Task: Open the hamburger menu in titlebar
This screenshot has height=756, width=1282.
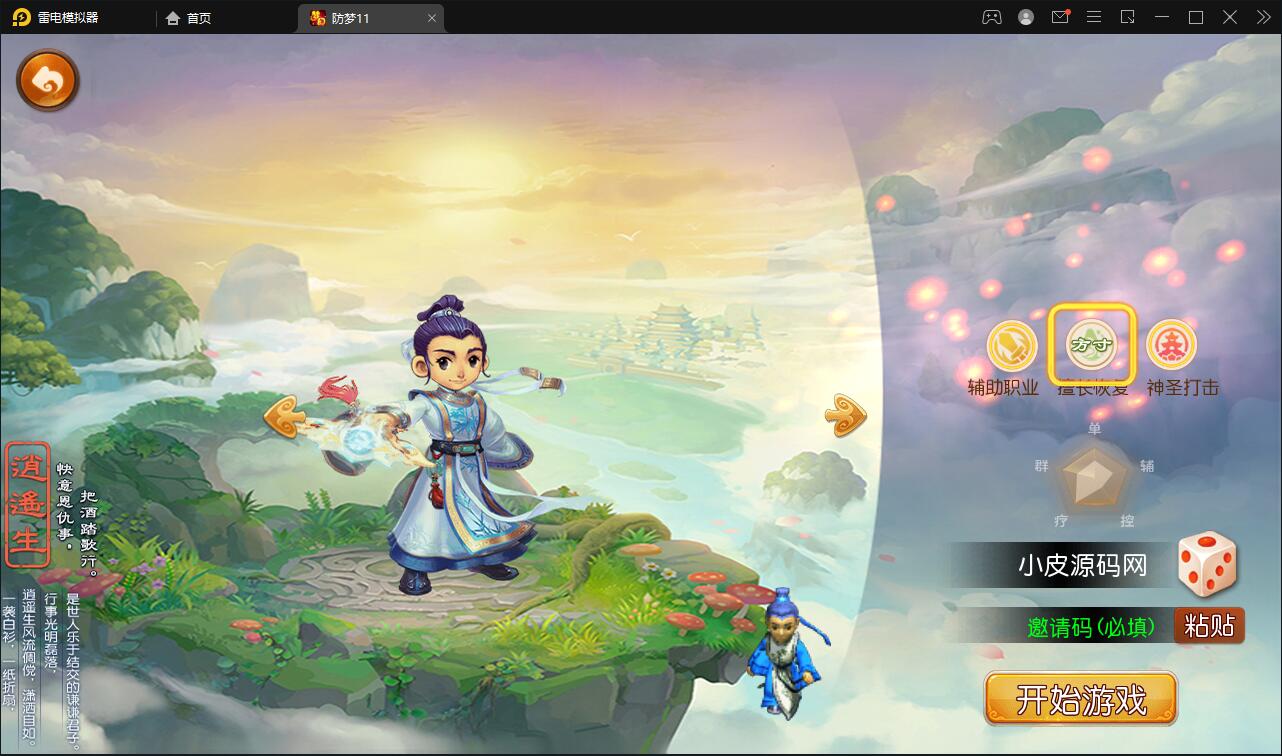Action: [x=1094, y=17]
